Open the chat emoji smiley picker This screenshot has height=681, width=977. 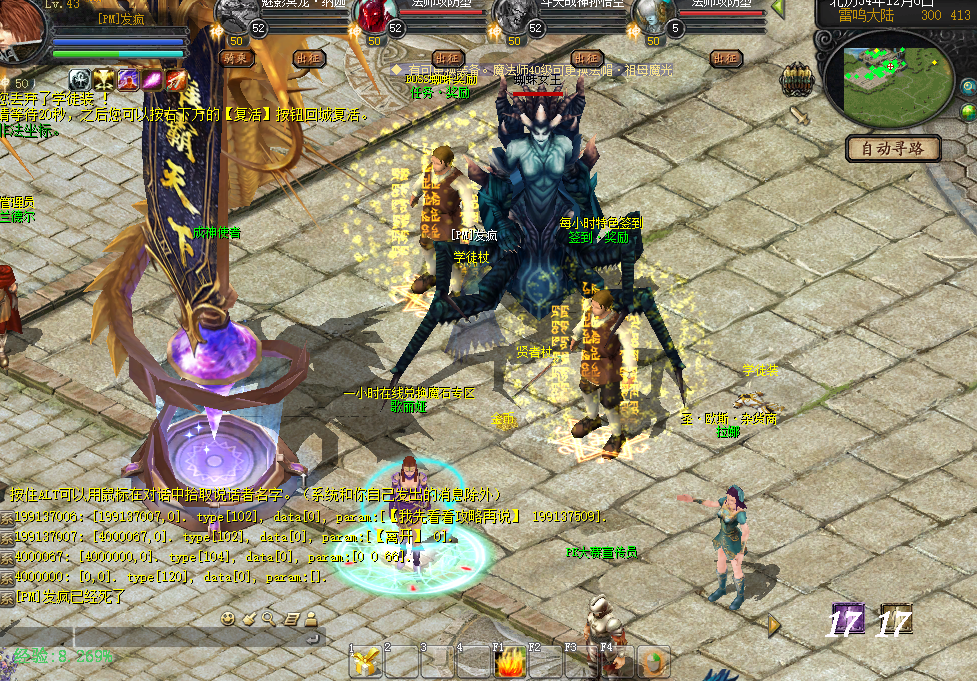[228, 619]
